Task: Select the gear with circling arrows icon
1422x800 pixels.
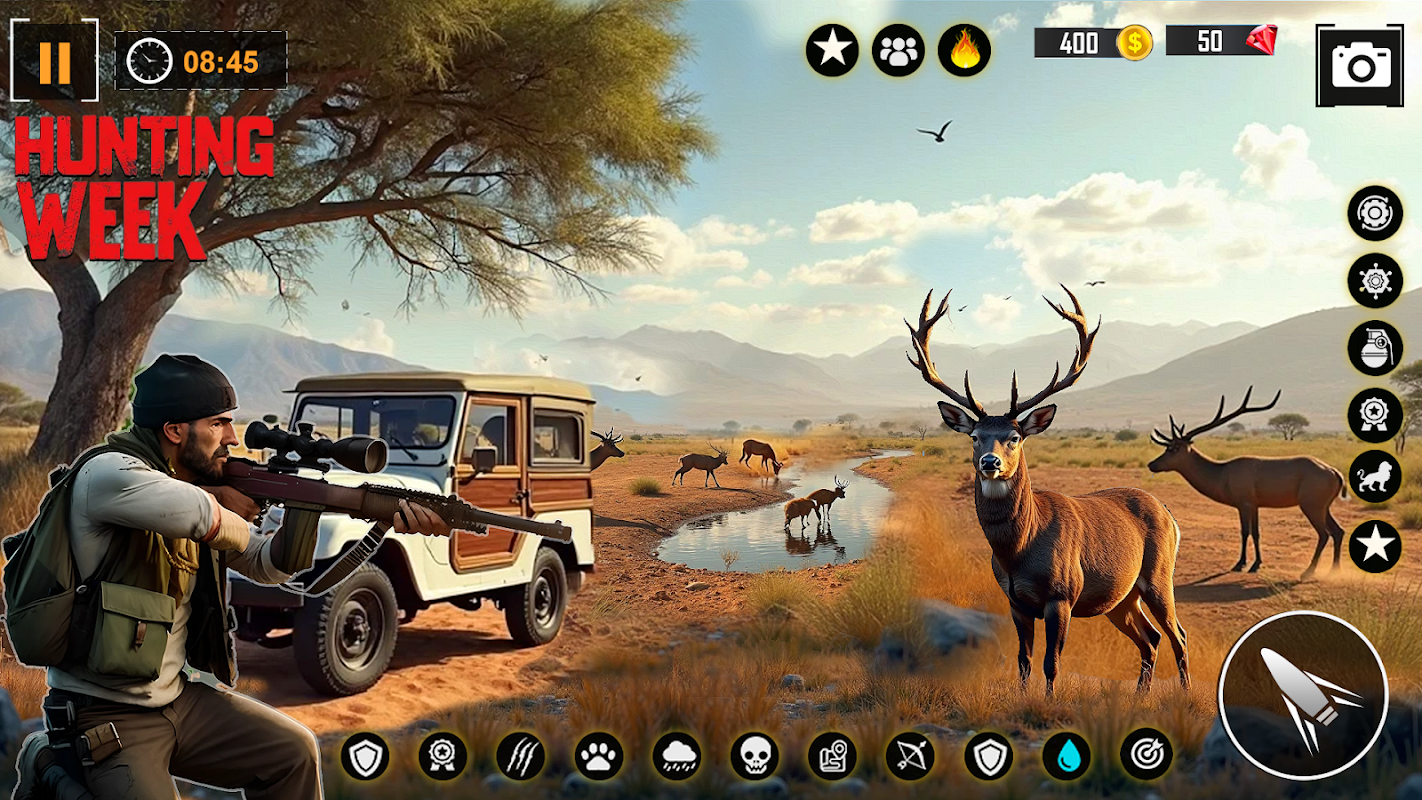Action: point(1375,213)
